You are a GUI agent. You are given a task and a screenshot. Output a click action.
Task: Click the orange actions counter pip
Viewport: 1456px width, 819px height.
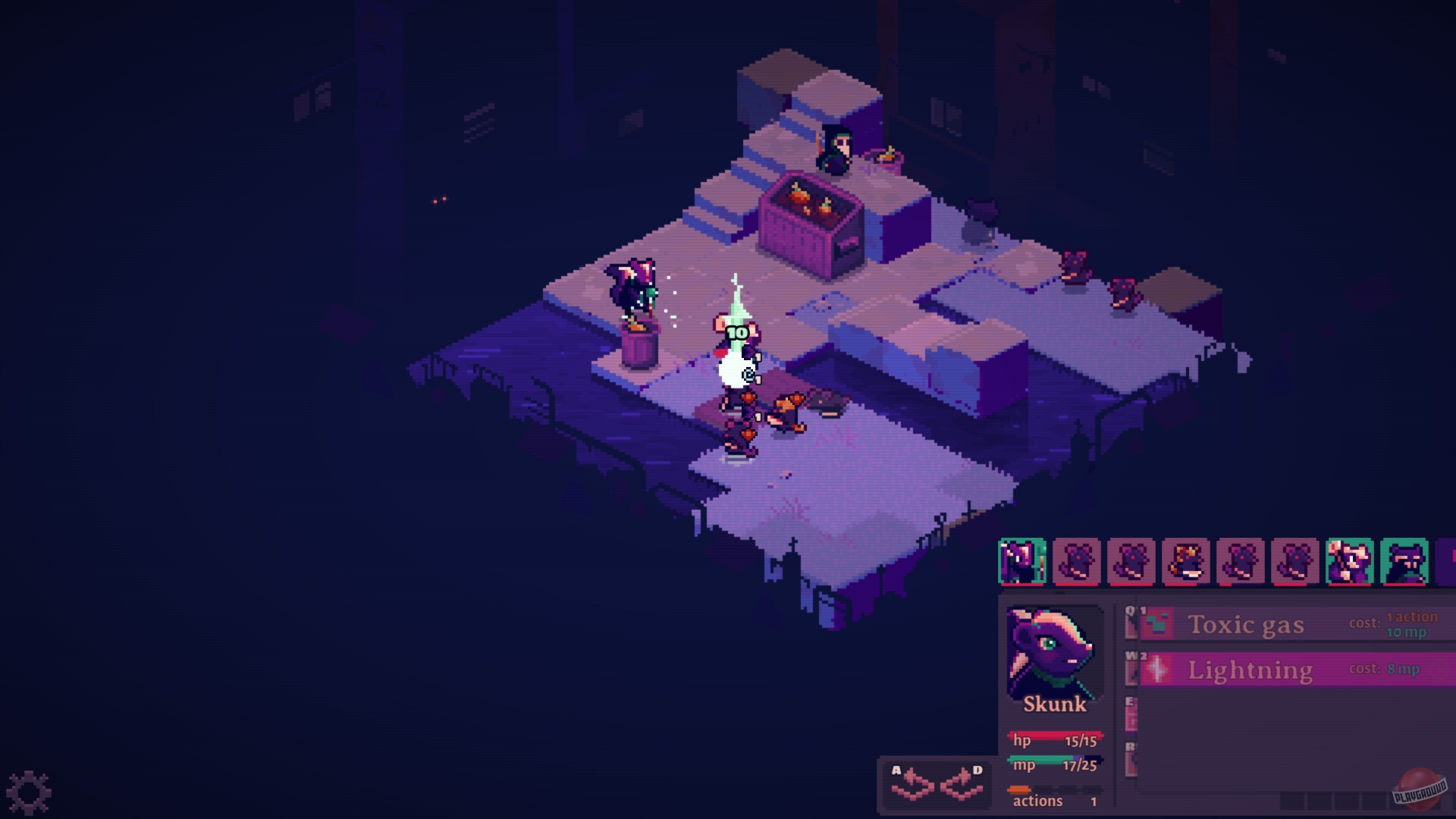click(x=1020, y=789)
